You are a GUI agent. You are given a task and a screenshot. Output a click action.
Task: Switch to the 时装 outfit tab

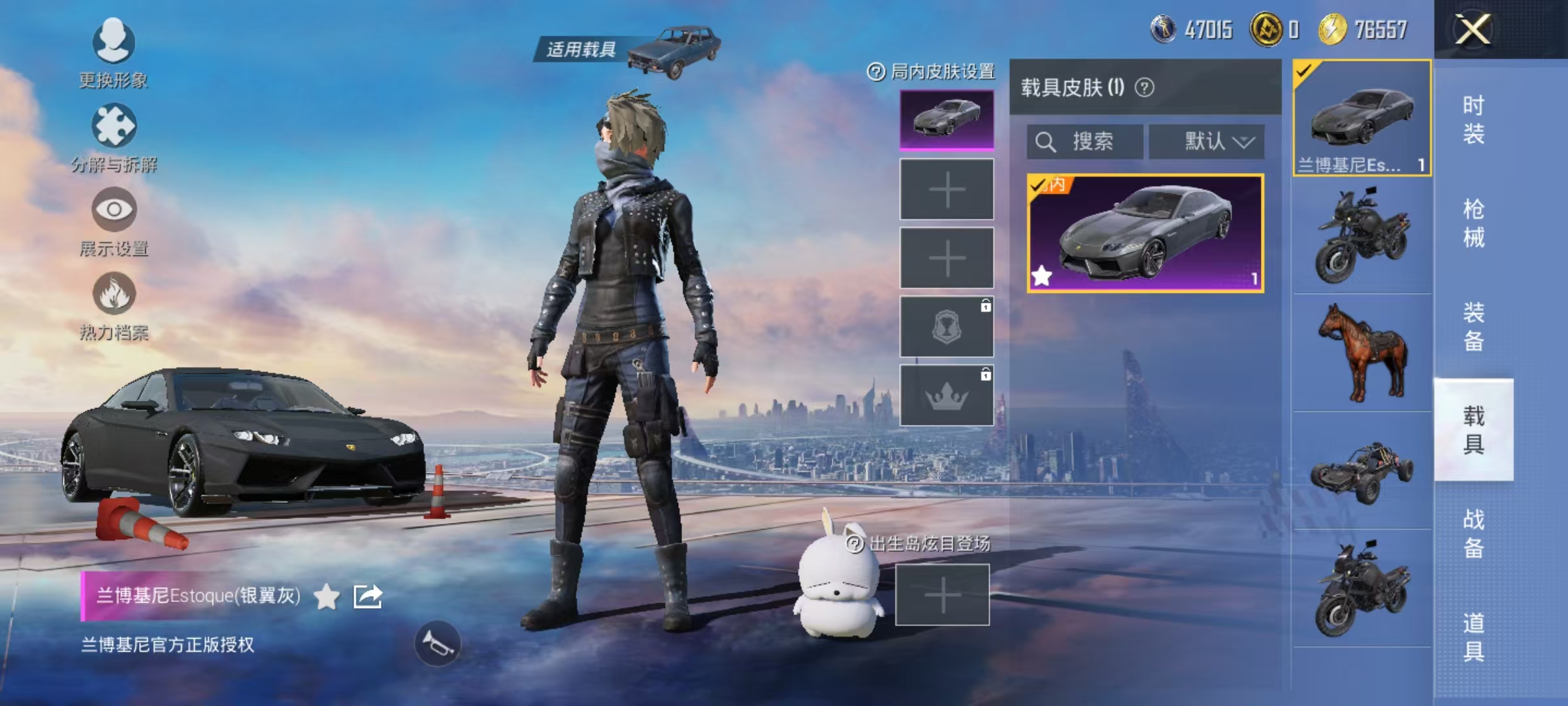pyautogui.click(x=1473, y=119)
